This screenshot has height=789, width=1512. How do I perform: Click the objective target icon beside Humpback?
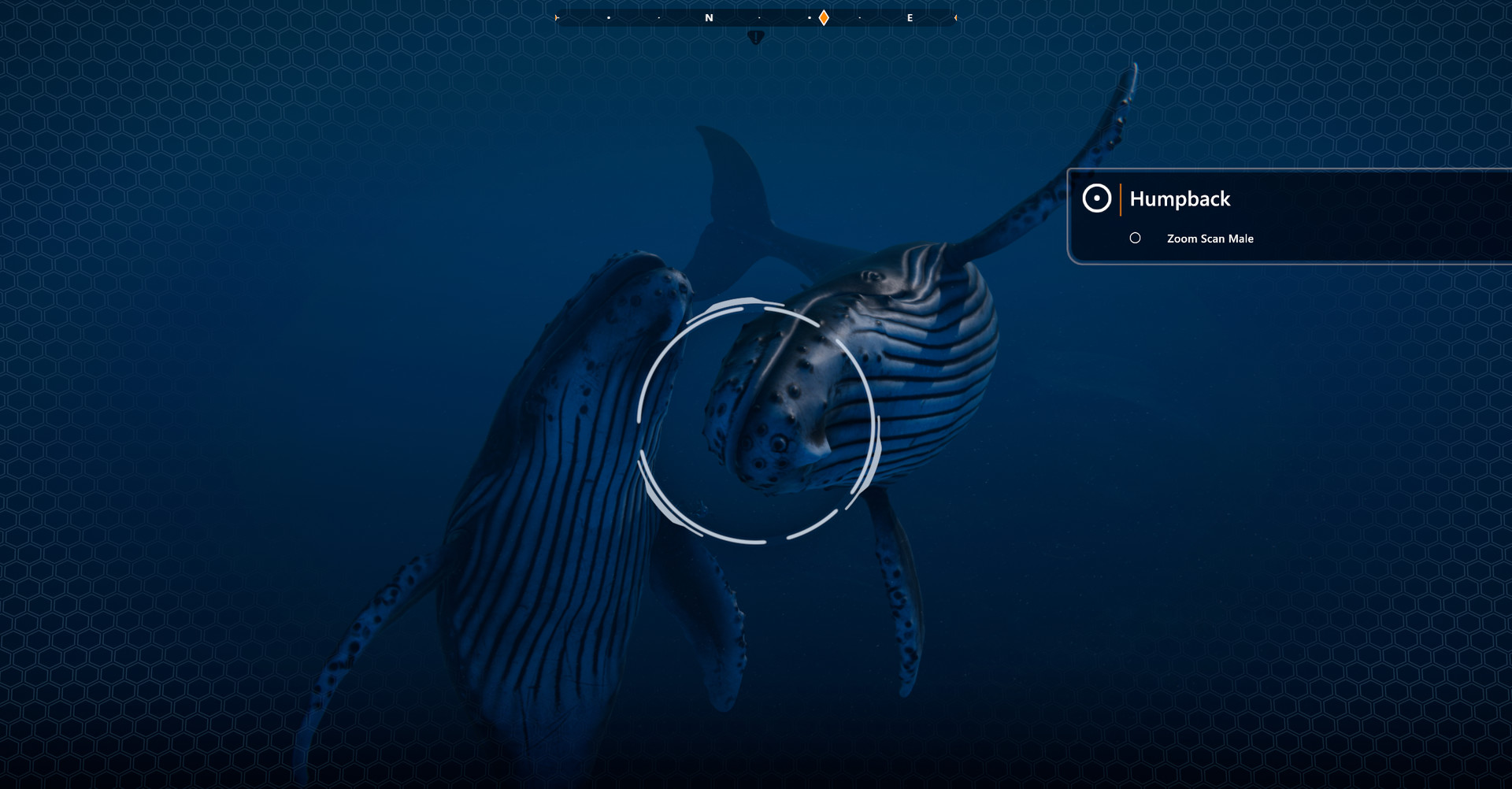click(x=1098, y=198)
